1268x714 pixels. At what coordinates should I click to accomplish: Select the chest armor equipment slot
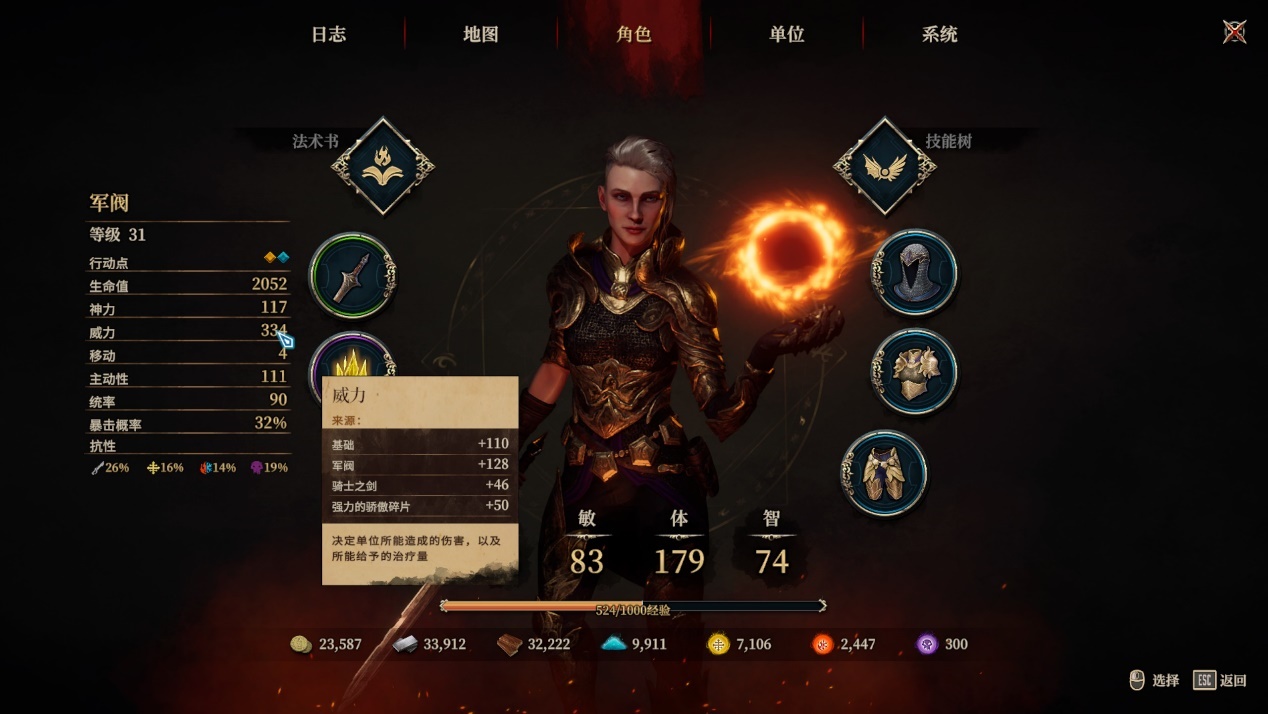pos(914,371)
